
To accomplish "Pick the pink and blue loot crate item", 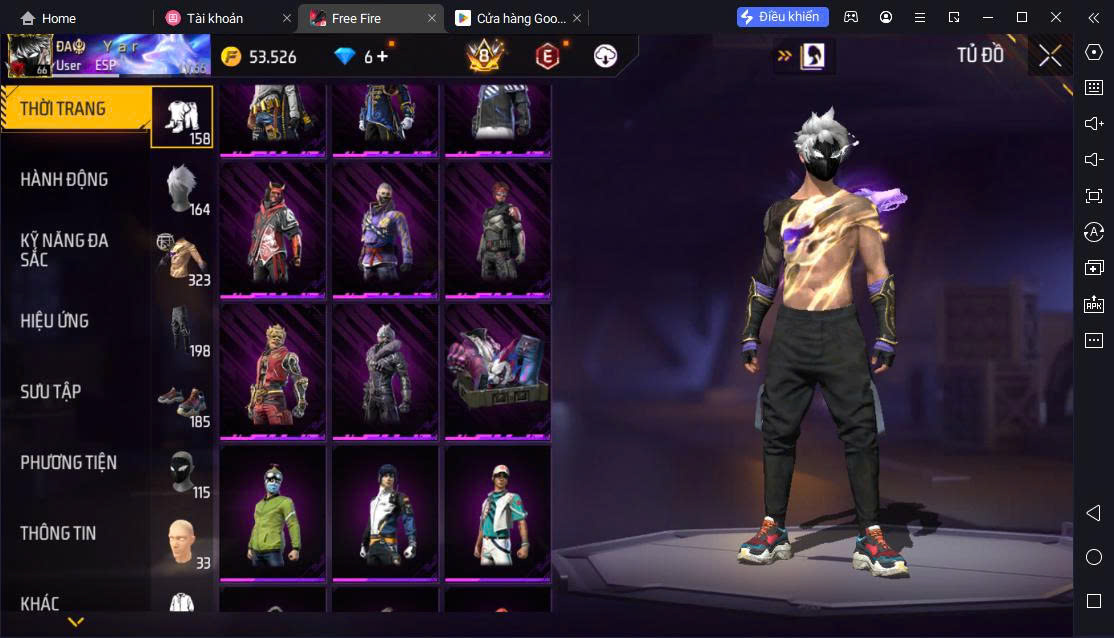I will click(498, 371).
